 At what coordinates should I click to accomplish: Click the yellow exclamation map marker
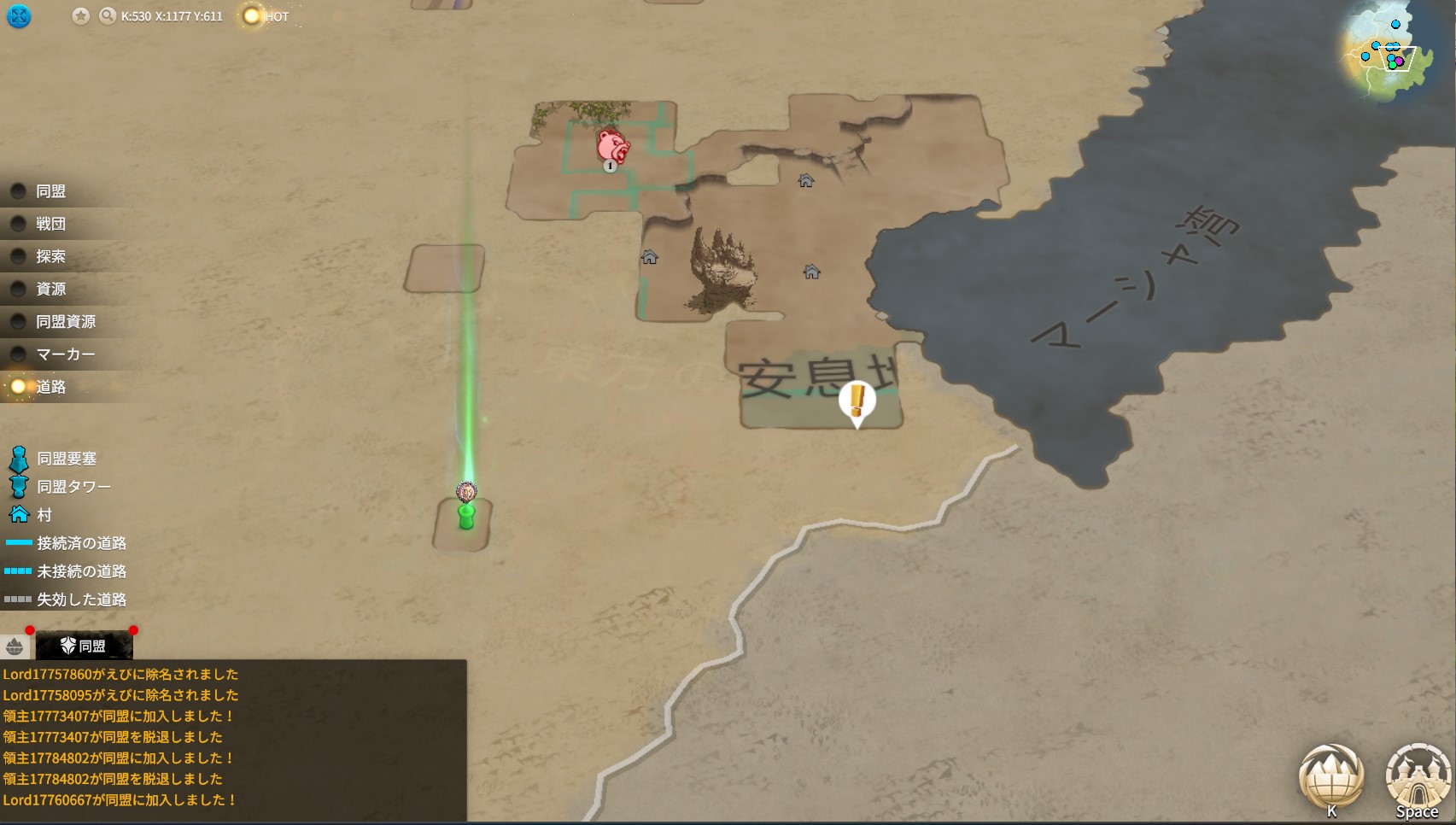click(x=857, y=401)
